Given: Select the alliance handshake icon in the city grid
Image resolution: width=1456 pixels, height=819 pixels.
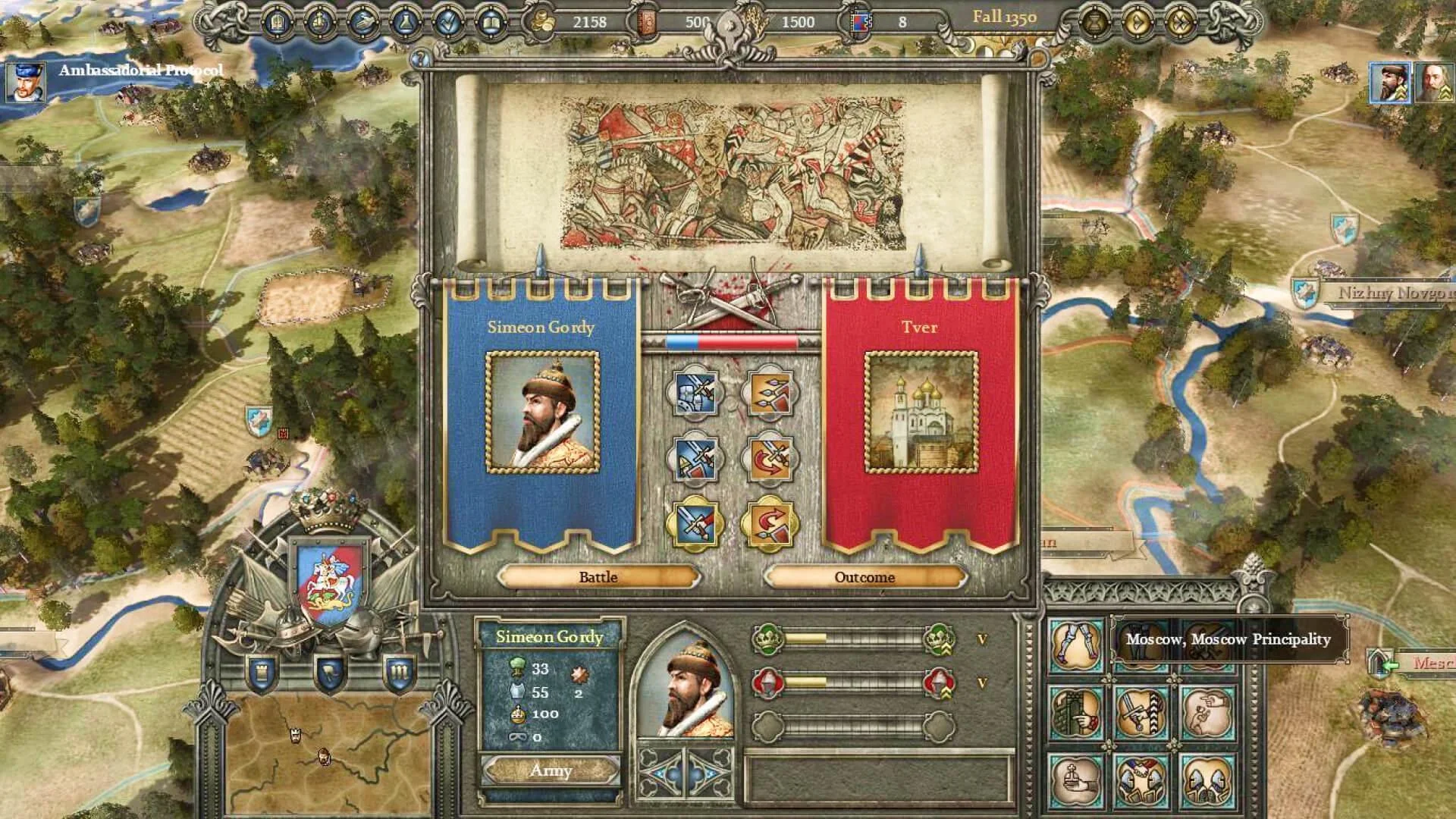Looking at the screenshot, I should point(1141,780).
